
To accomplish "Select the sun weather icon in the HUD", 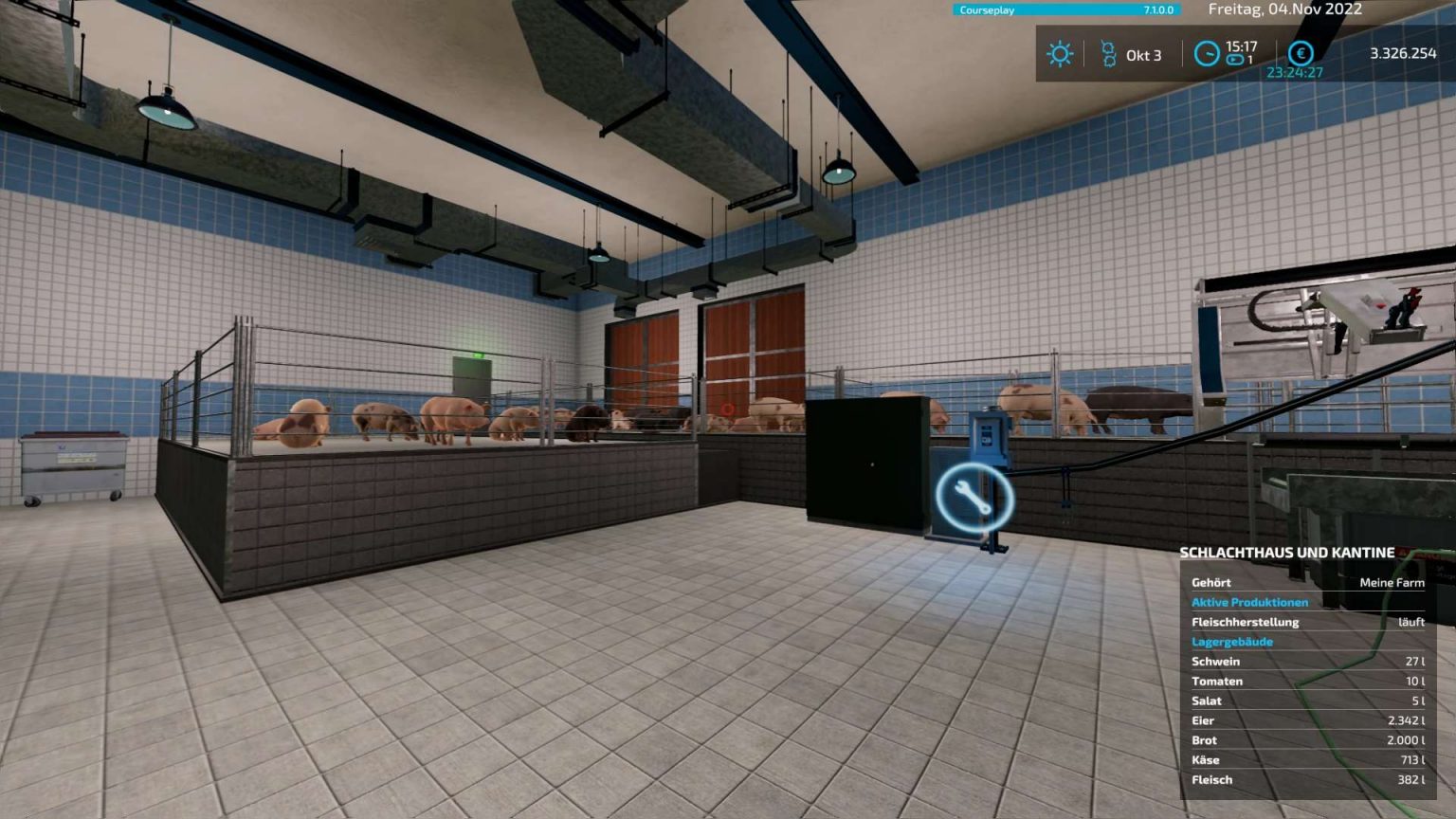I will 1060,53.
